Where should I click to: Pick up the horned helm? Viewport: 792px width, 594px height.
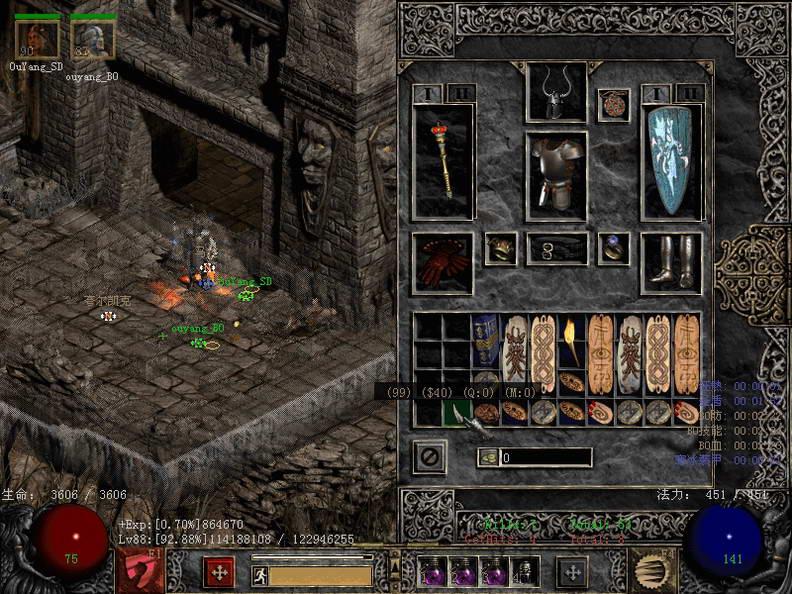(x=556, y=93)
